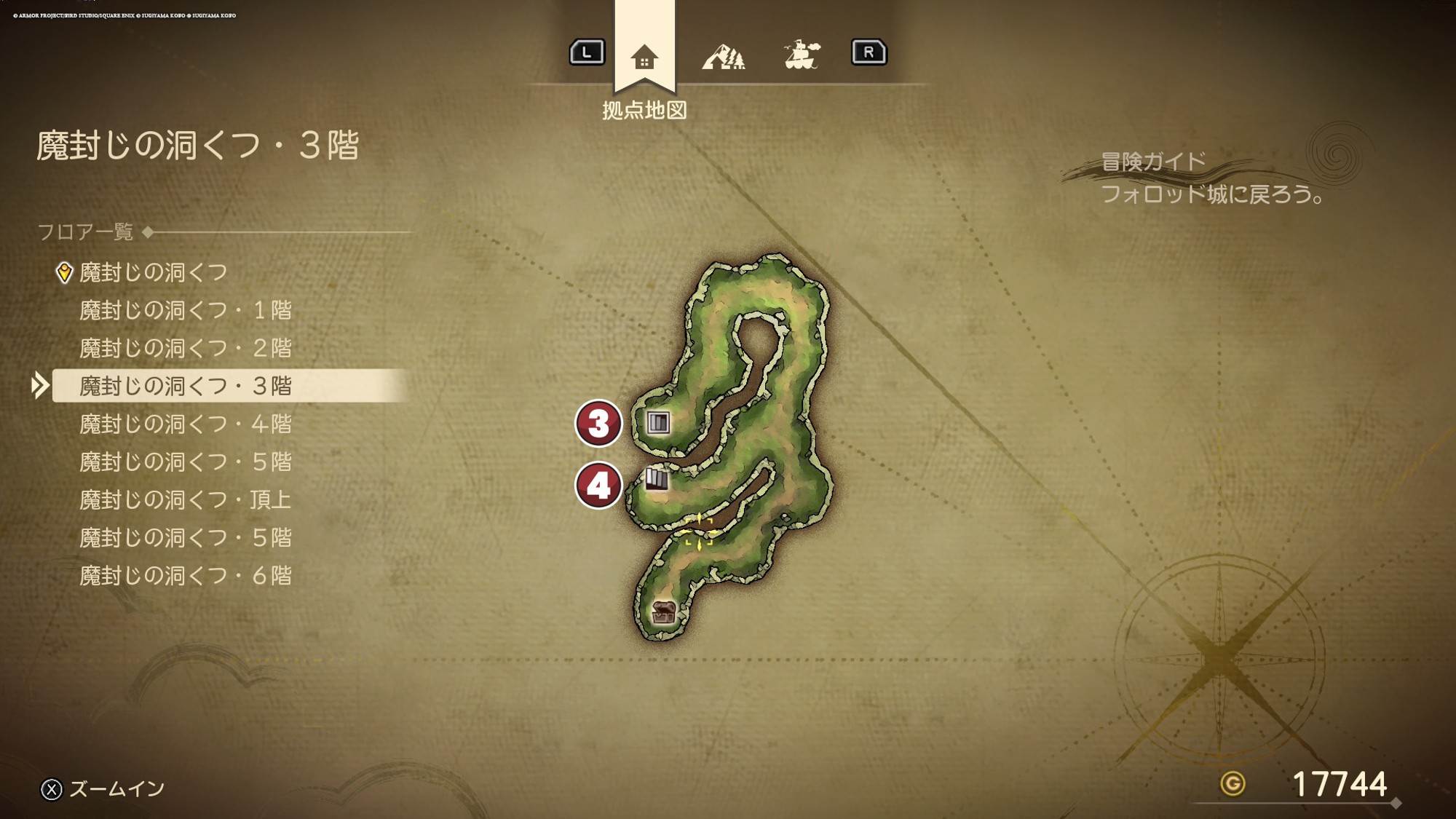
Task: Select the 魔封じの洞くつ・1階 floor entry
Action: pos(185,310)
